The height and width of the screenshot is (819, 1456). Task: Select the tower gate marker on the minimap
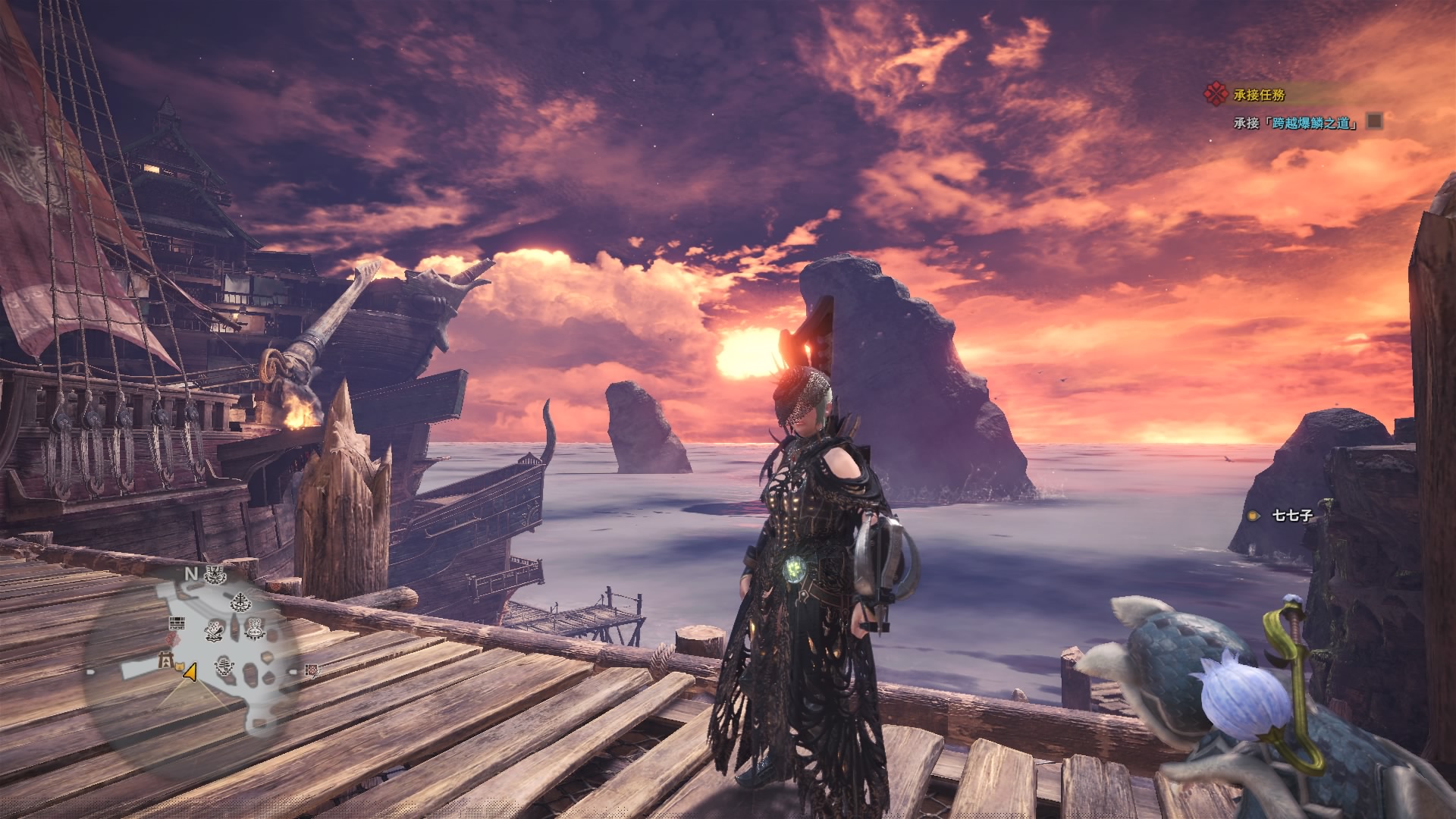pyautogui.click(x=164, y=663)
